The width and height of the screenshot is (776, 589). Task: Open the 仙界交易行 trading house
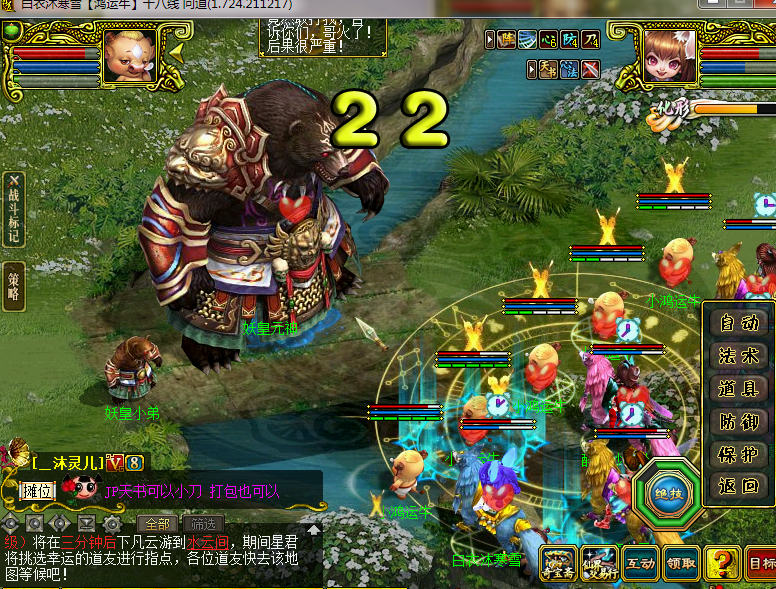[x=599, y=564]
